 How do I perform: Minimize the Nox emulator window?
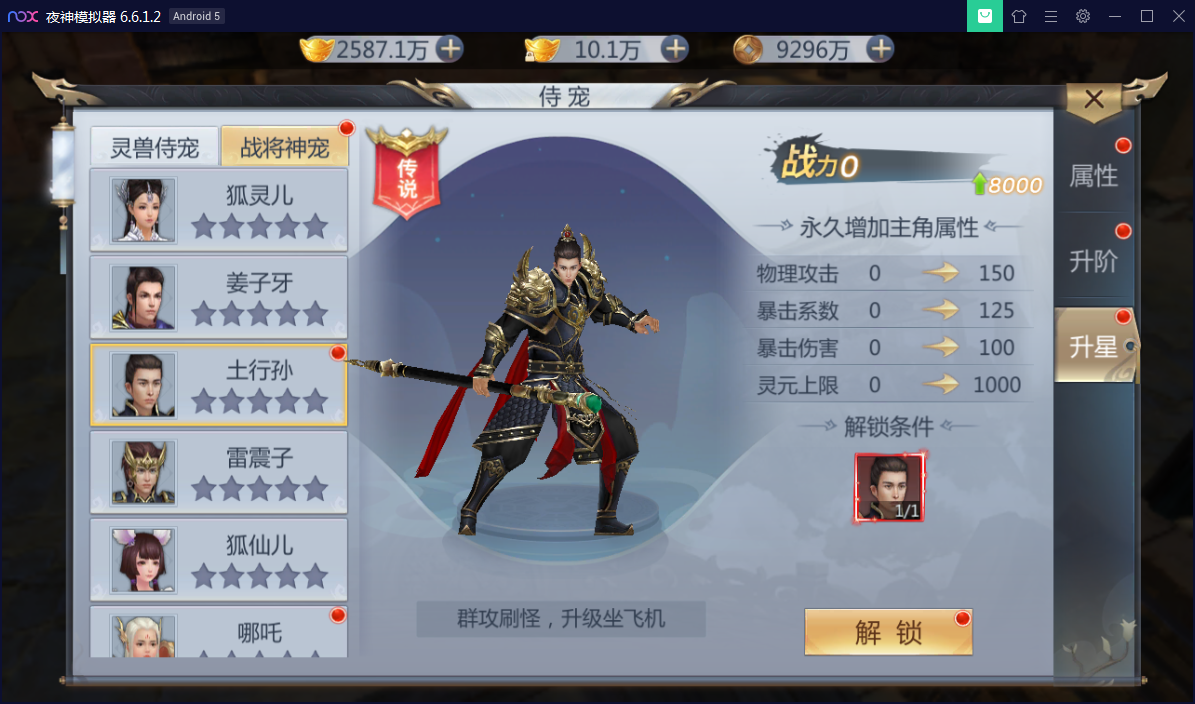1115,16
